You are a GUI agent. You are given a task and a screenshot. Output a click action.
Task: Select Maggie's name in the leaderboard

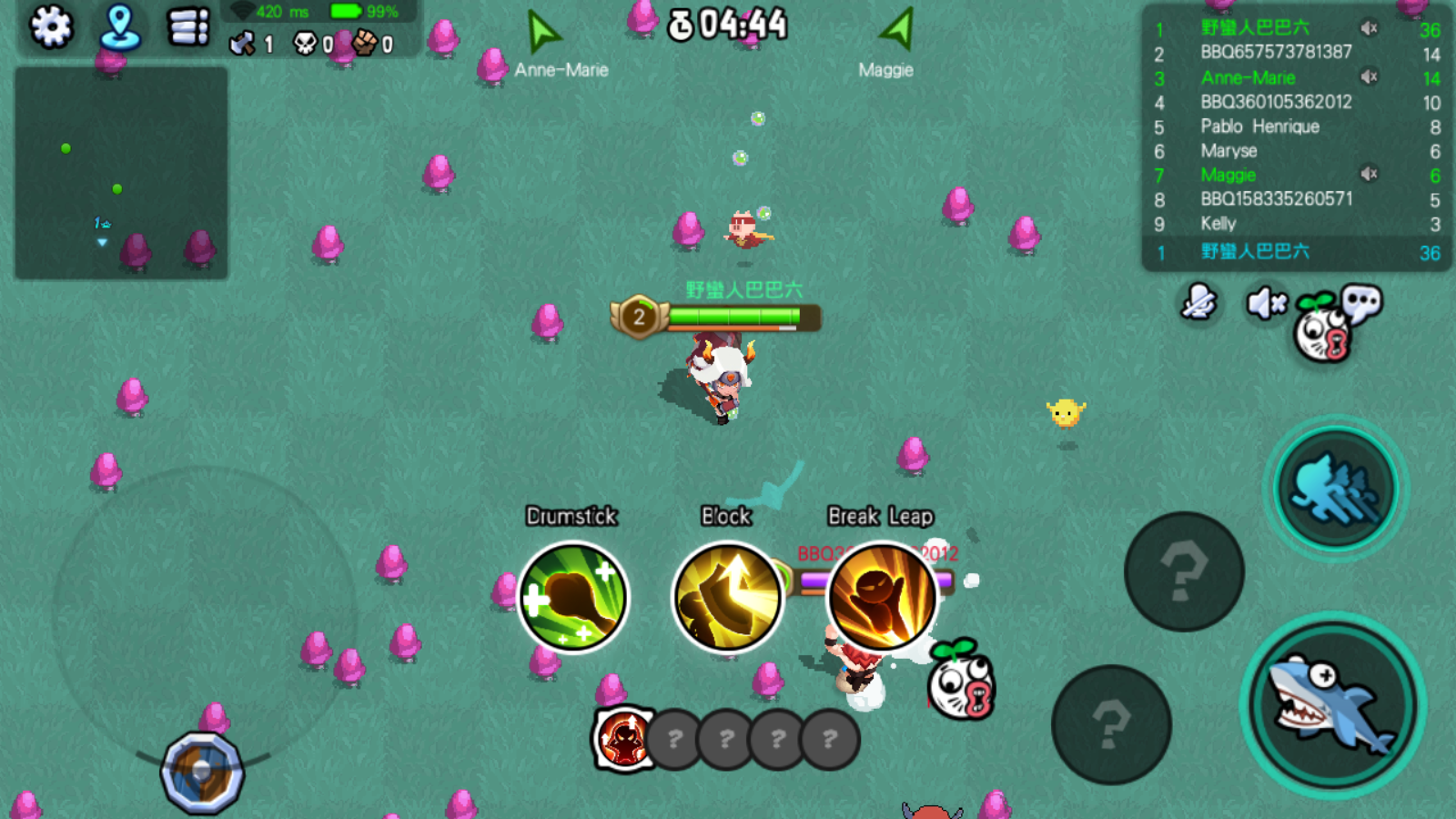click(1228, 176)
